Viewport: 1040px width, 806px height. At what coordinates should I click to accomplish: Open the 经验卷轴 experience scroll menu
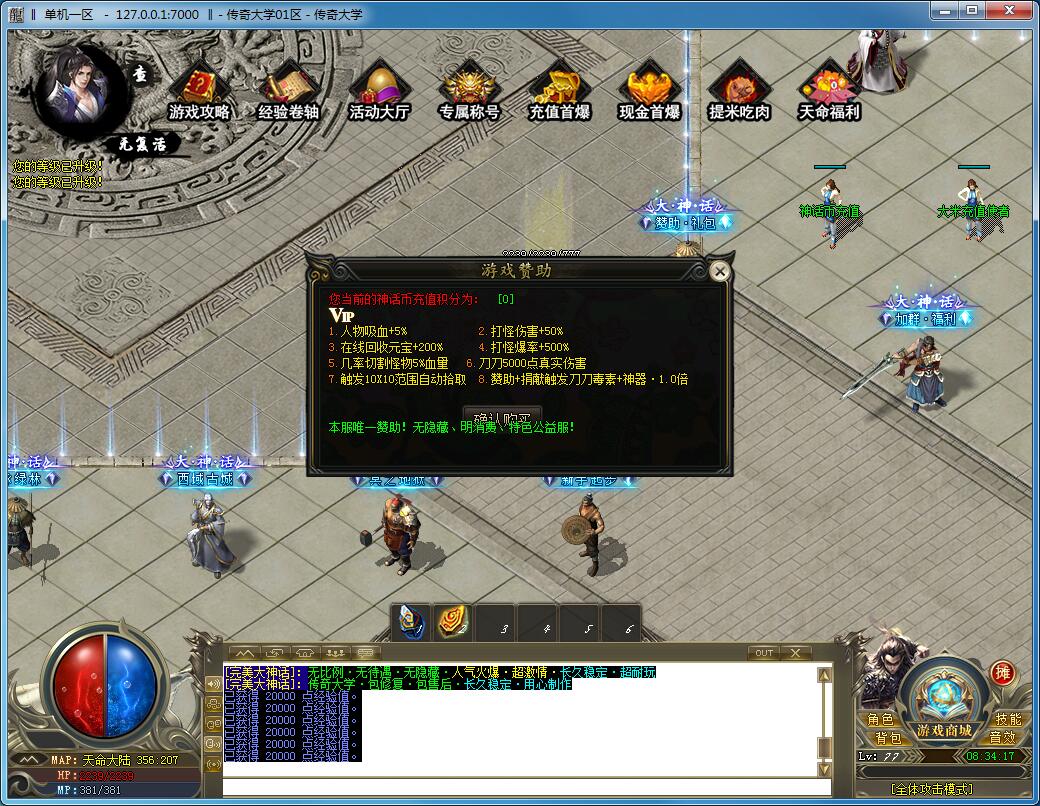pyautogui.click(x=289, y=92)
